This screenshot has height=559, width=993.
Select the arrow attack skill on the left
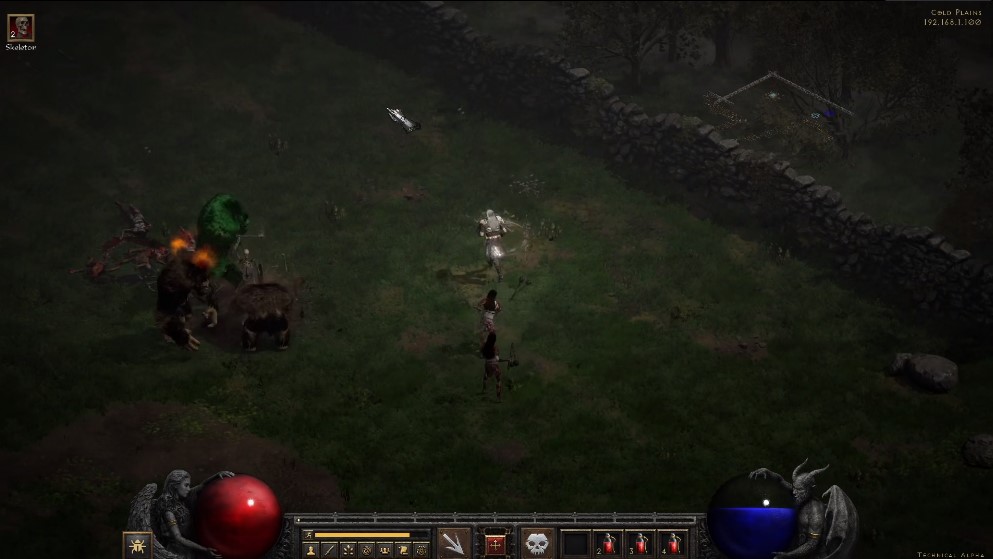[454, 543]
